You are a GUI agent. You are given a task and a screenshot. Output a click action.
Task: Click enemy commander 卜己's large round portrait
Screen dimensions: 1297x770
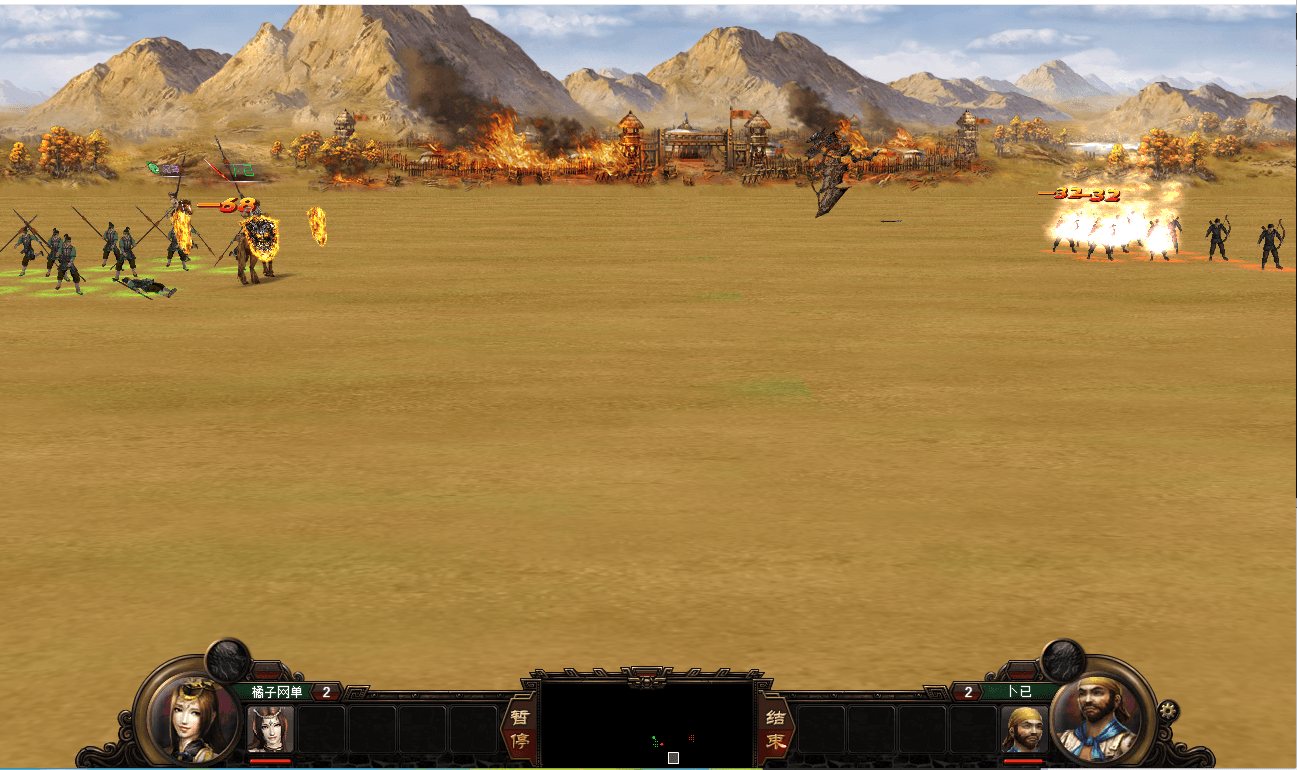(1098, 716)
